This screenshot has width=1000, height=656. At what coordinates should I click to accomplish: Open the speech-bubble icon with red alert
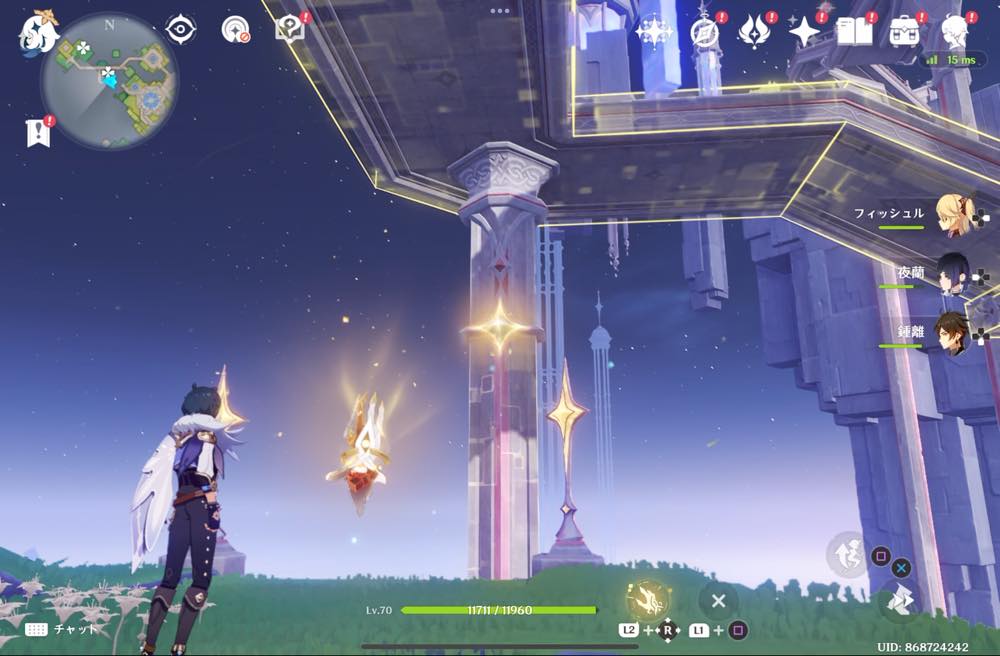(290, 28)
